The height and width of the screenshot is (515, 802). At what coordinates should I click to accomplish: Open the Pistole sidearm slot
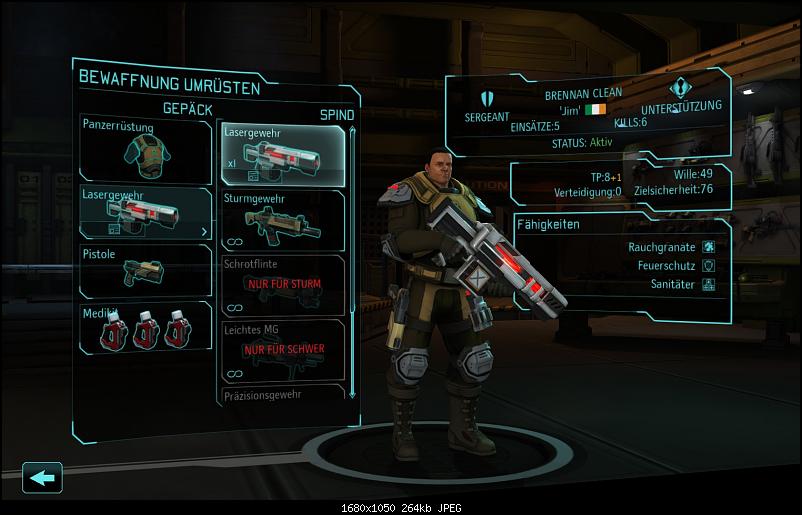145,271
